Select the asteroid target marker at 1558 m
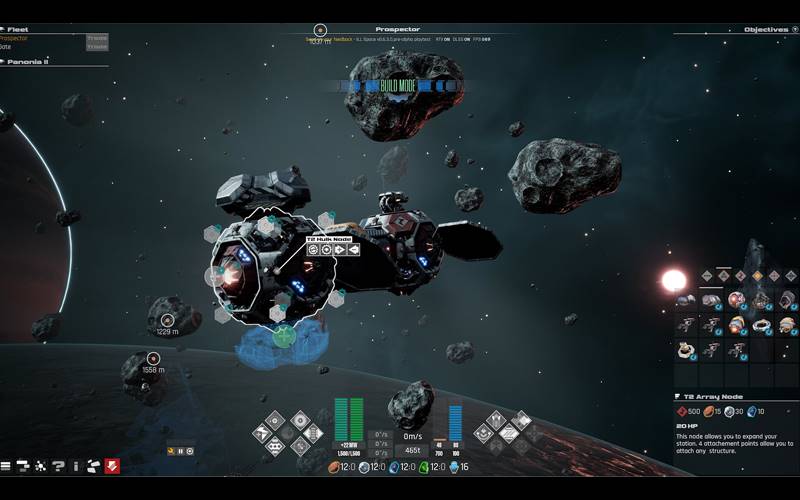The width and height of the screenshot is (800, 500). 153,358
